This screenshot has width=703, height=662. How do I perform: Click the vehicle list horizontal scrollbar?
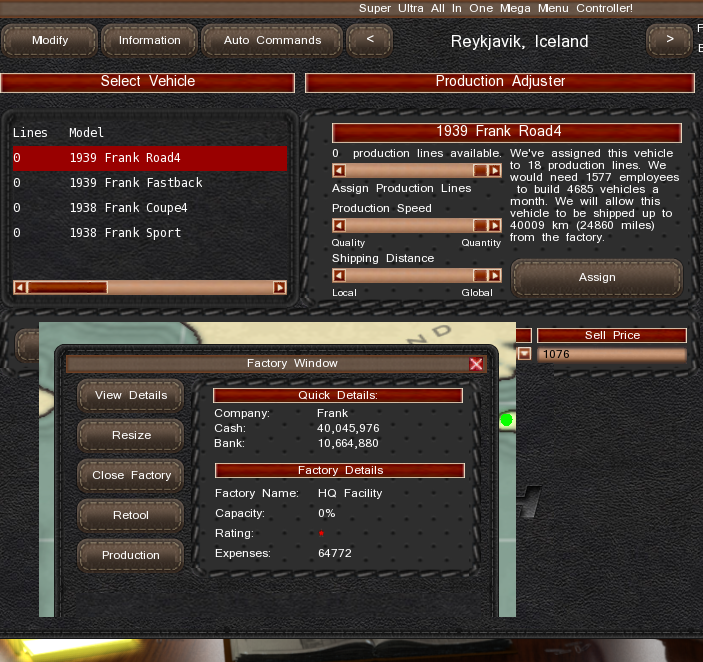pos(150,288)
